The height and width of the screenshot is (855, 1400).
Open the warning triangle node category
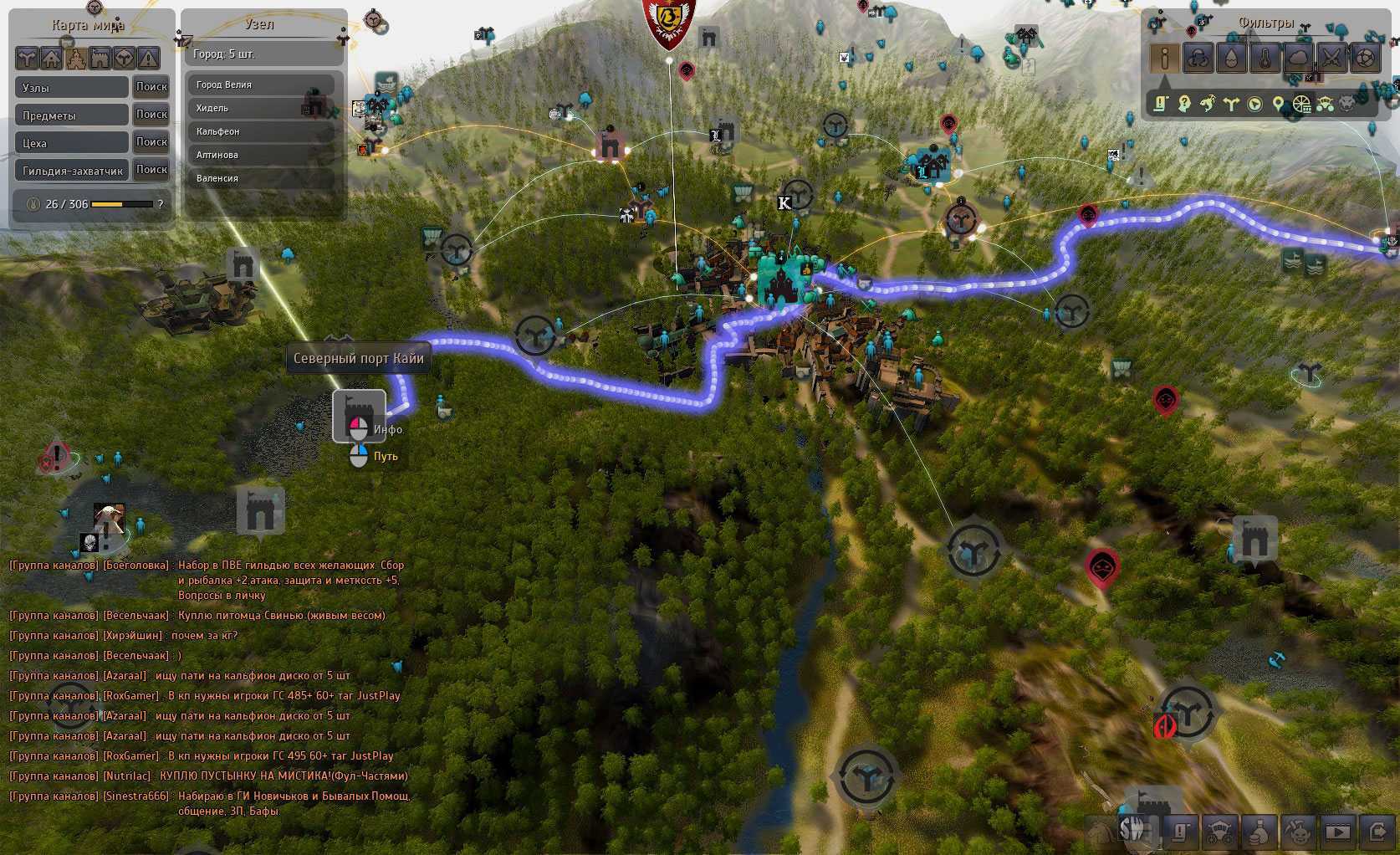tap(148, 59)
